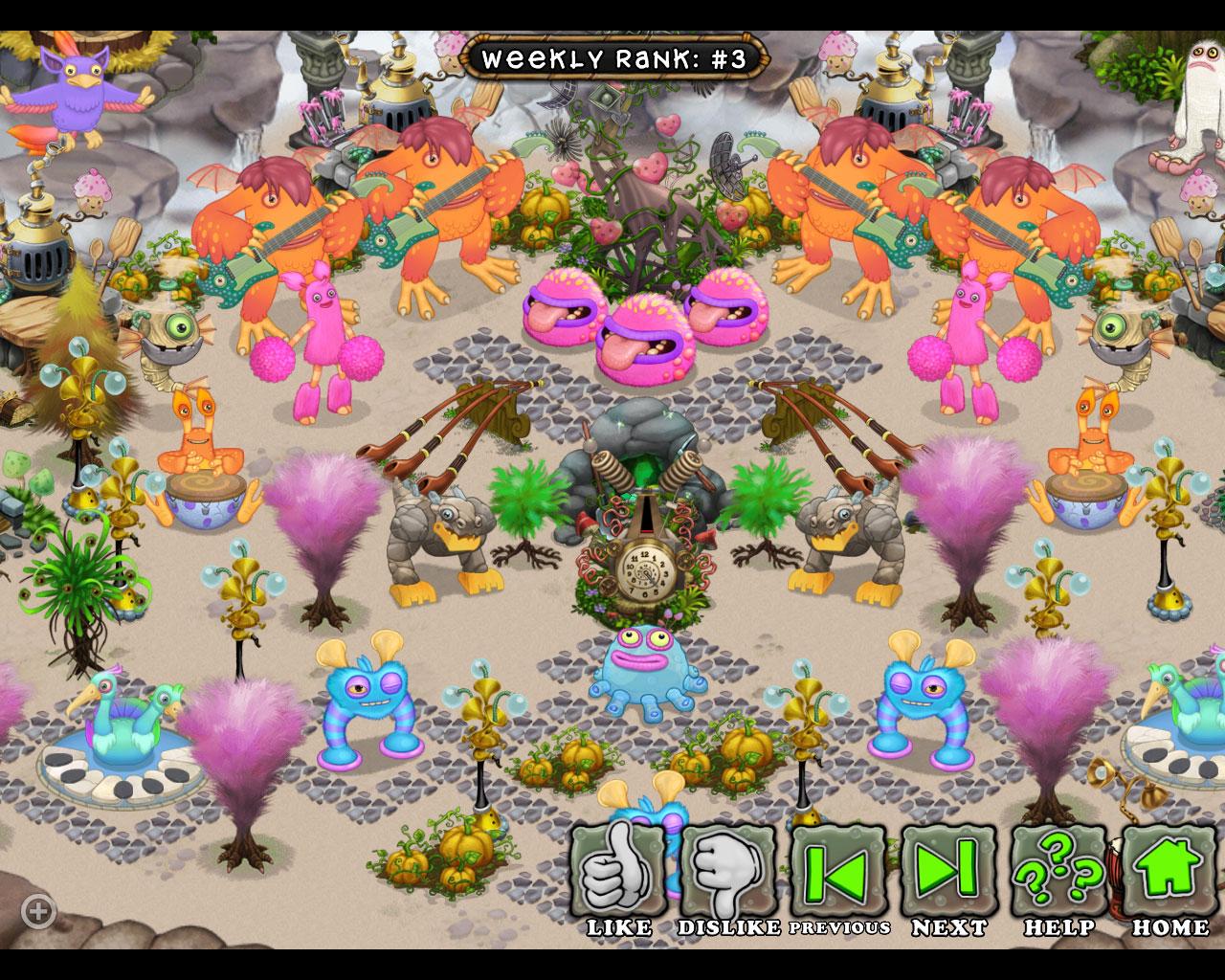
Task: Tap the Weekly Rank #3 banner
Action: click(612, 57)
